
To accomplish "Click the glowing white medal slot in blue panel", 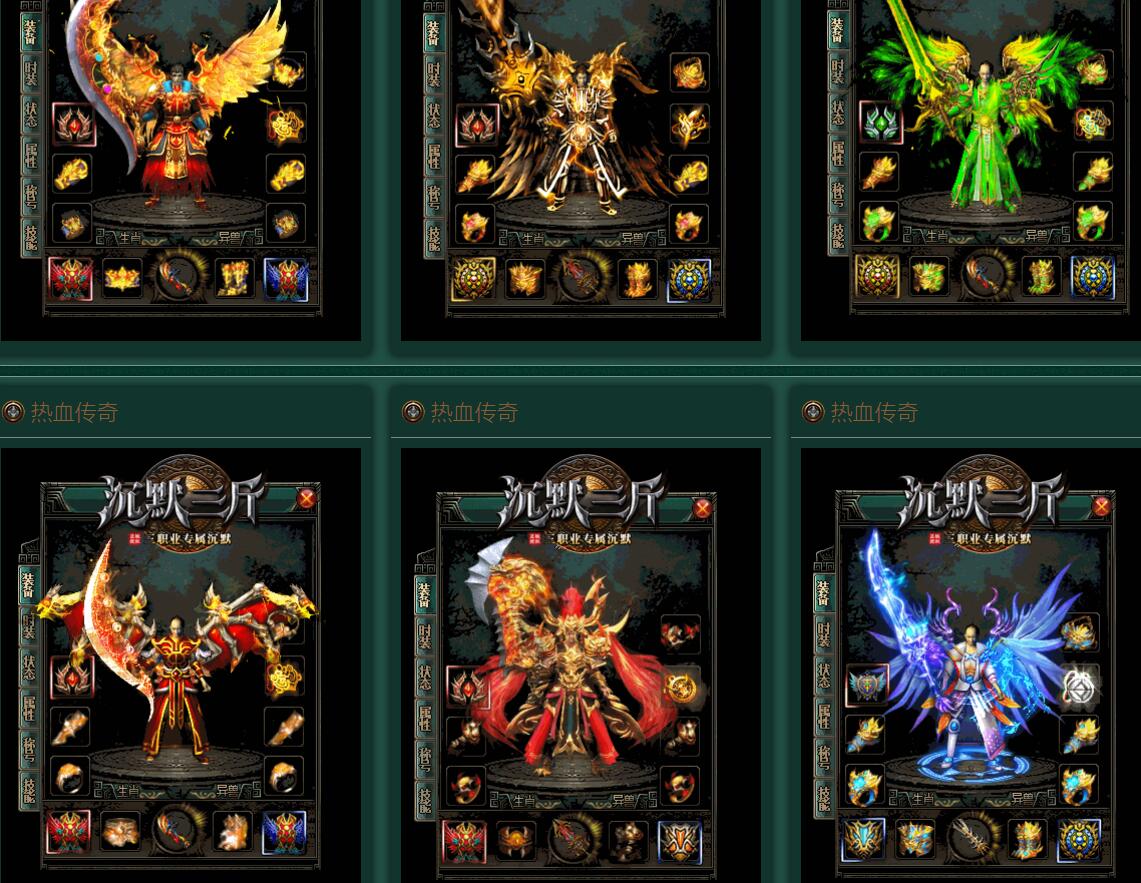I will click(1080, 687).
